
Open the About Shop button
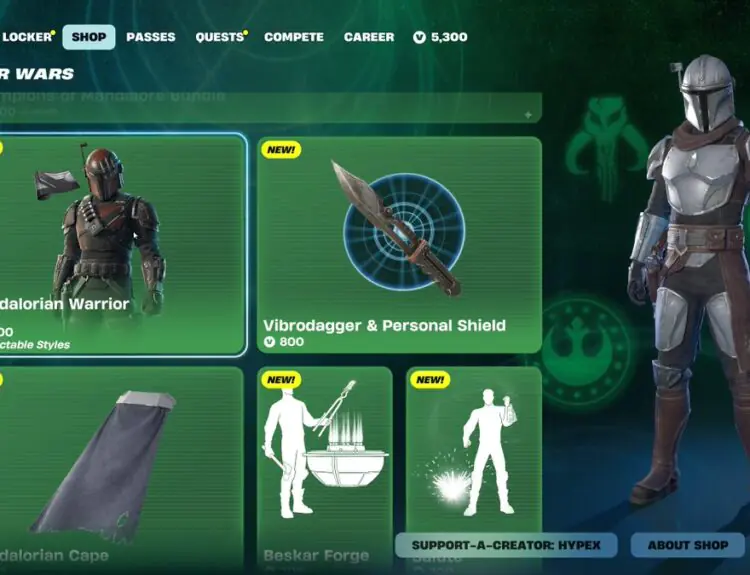tap(688, 545)
